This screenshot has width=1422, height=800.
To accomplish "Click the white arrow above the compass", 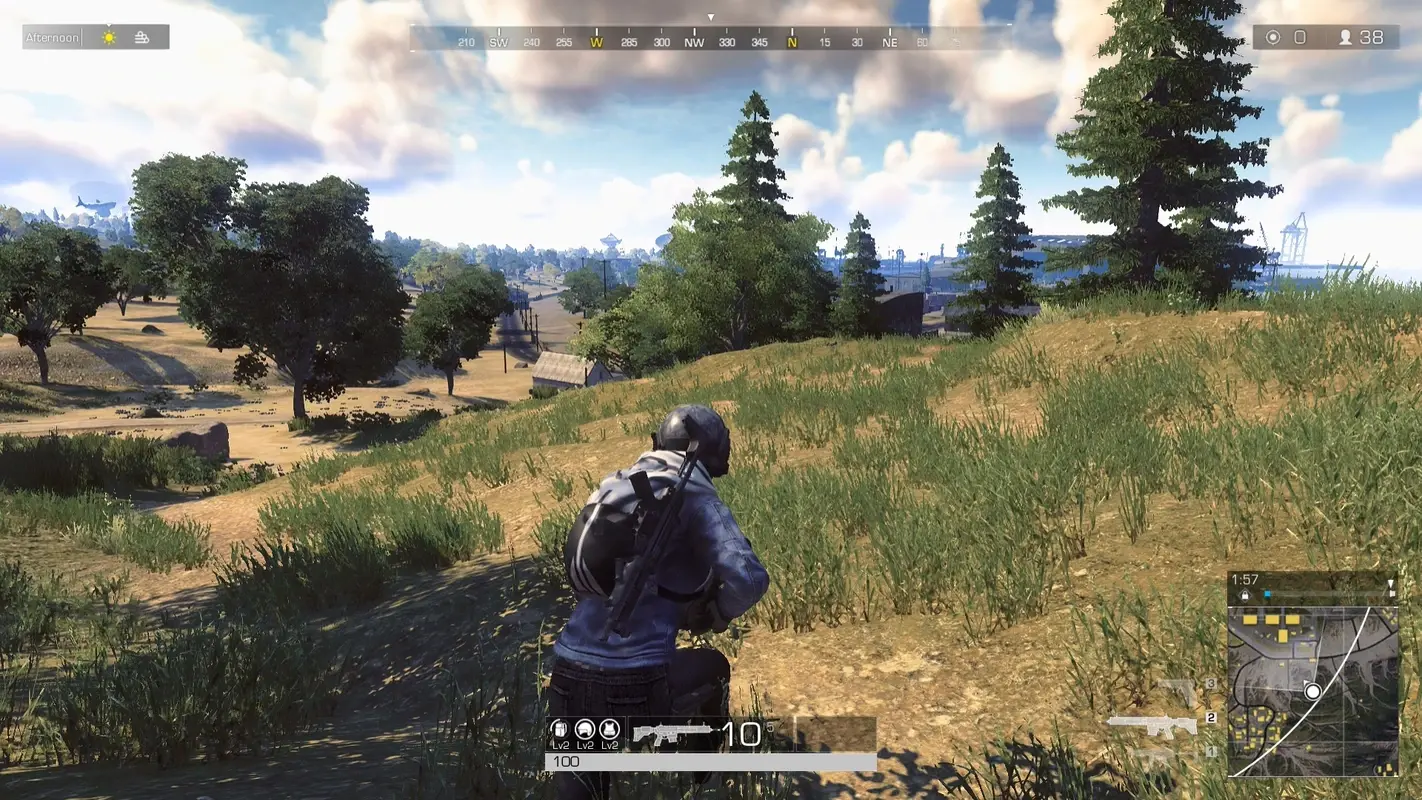I will [711, 17].
